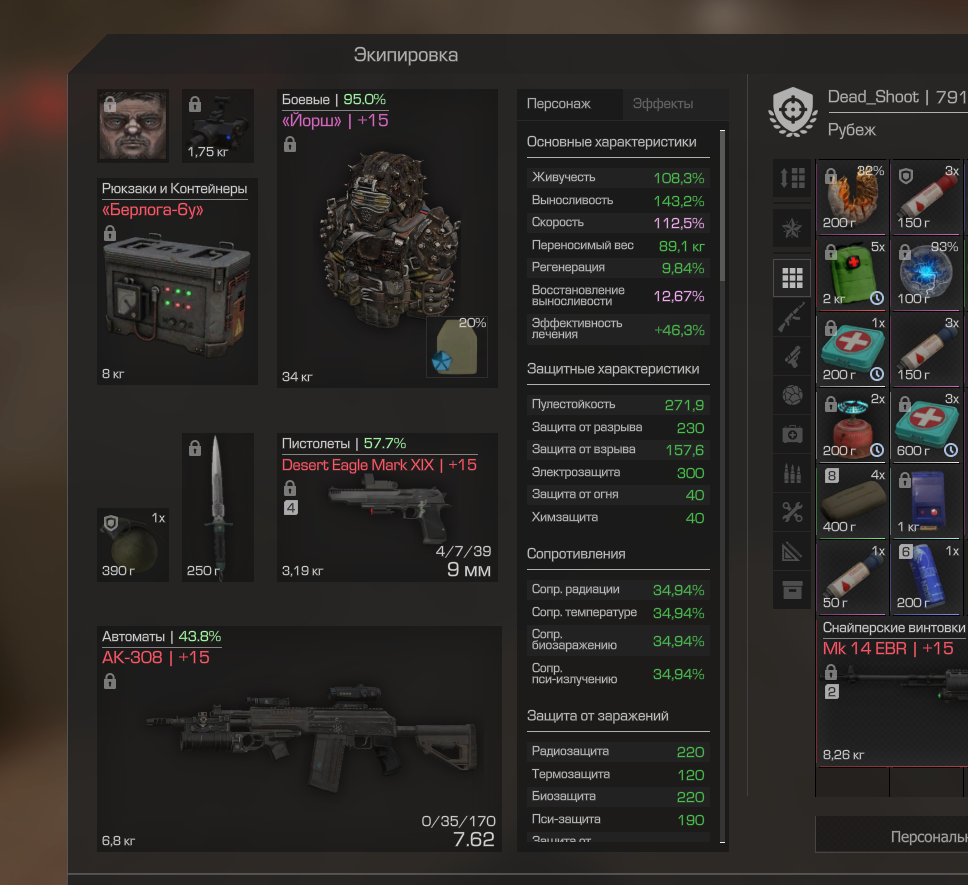Switch to the Эффекты tab
The height and width of the screenshot is (885, 968).
pos(663,104)
